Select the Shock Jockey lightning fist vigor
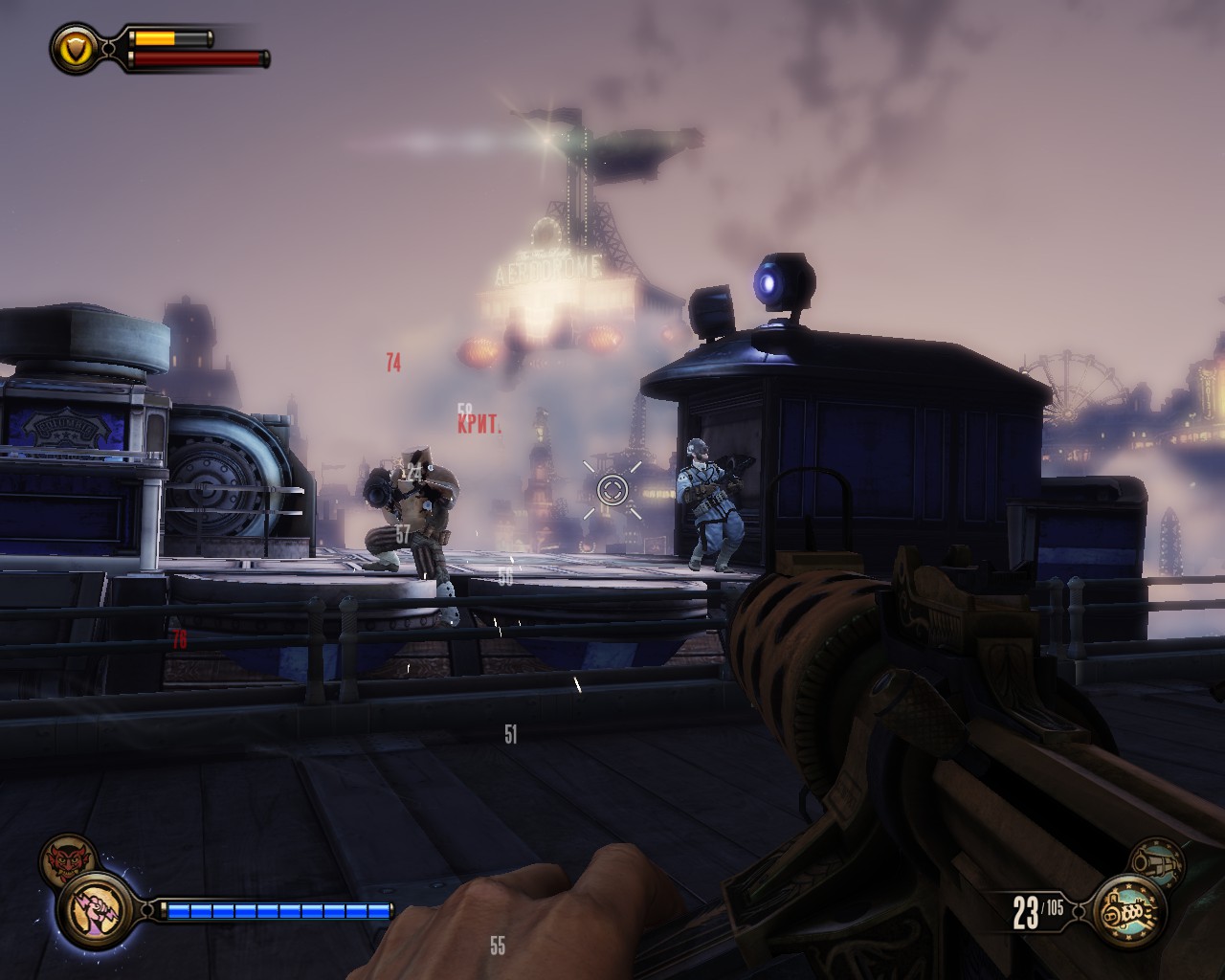 [96, 908]
